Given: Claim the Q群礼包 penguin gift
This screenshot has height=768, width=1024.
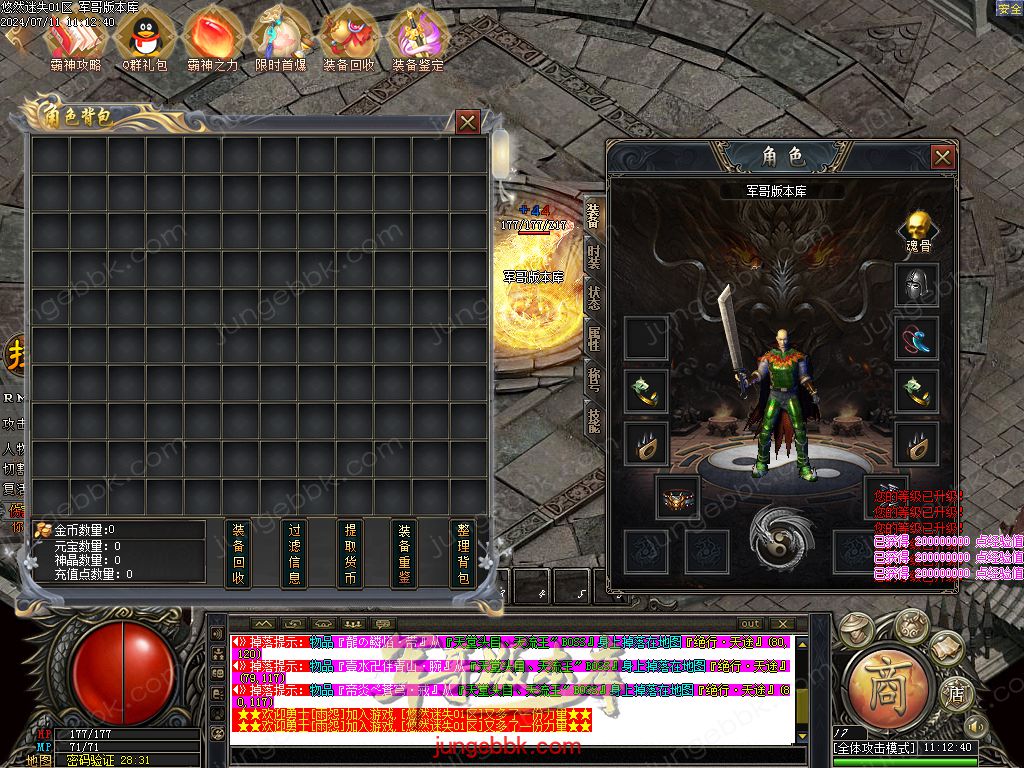Looking at the screenshot, I should [x=145, y=39].
